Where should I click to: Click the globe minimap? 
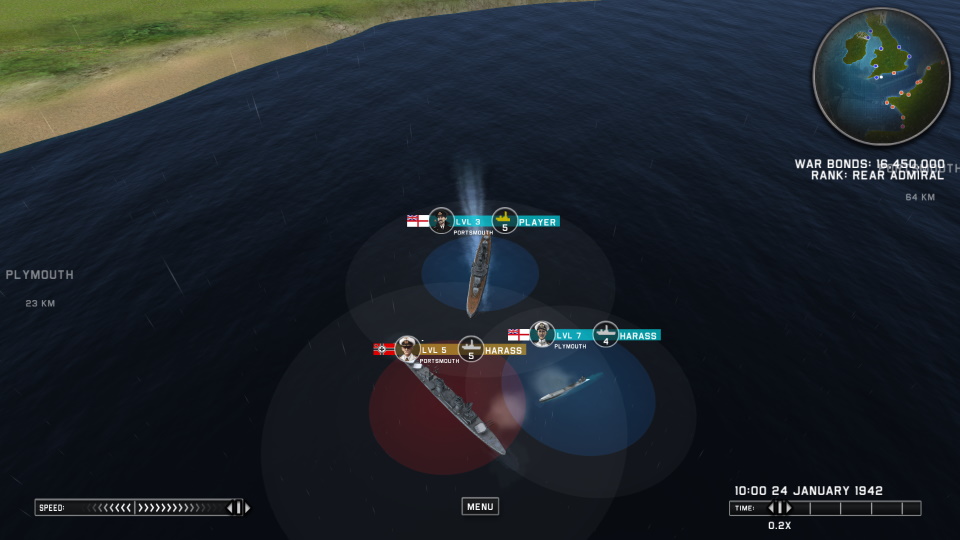click(881, 76)
